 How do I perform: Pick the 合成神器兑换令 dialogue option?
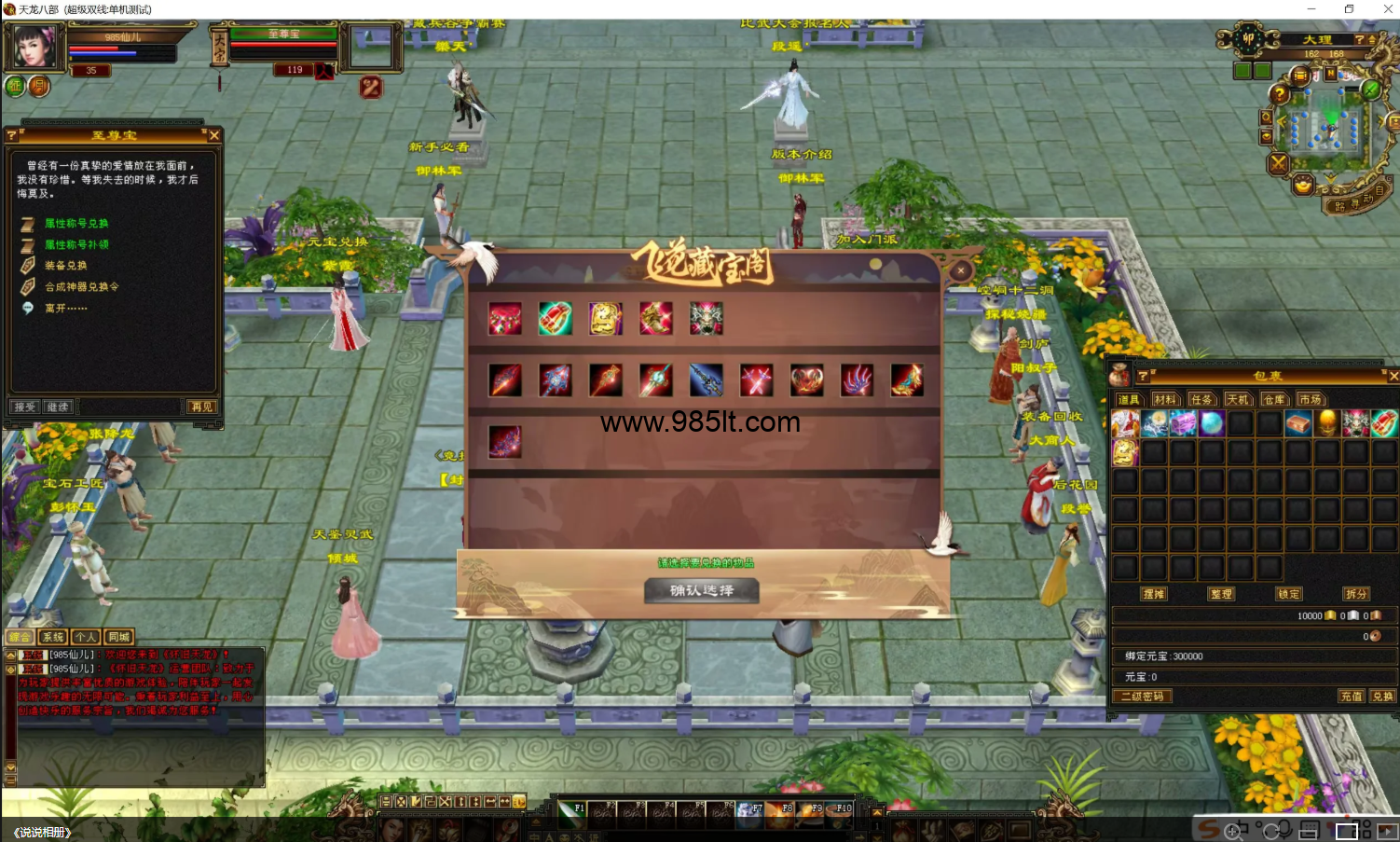coord(82,287)
